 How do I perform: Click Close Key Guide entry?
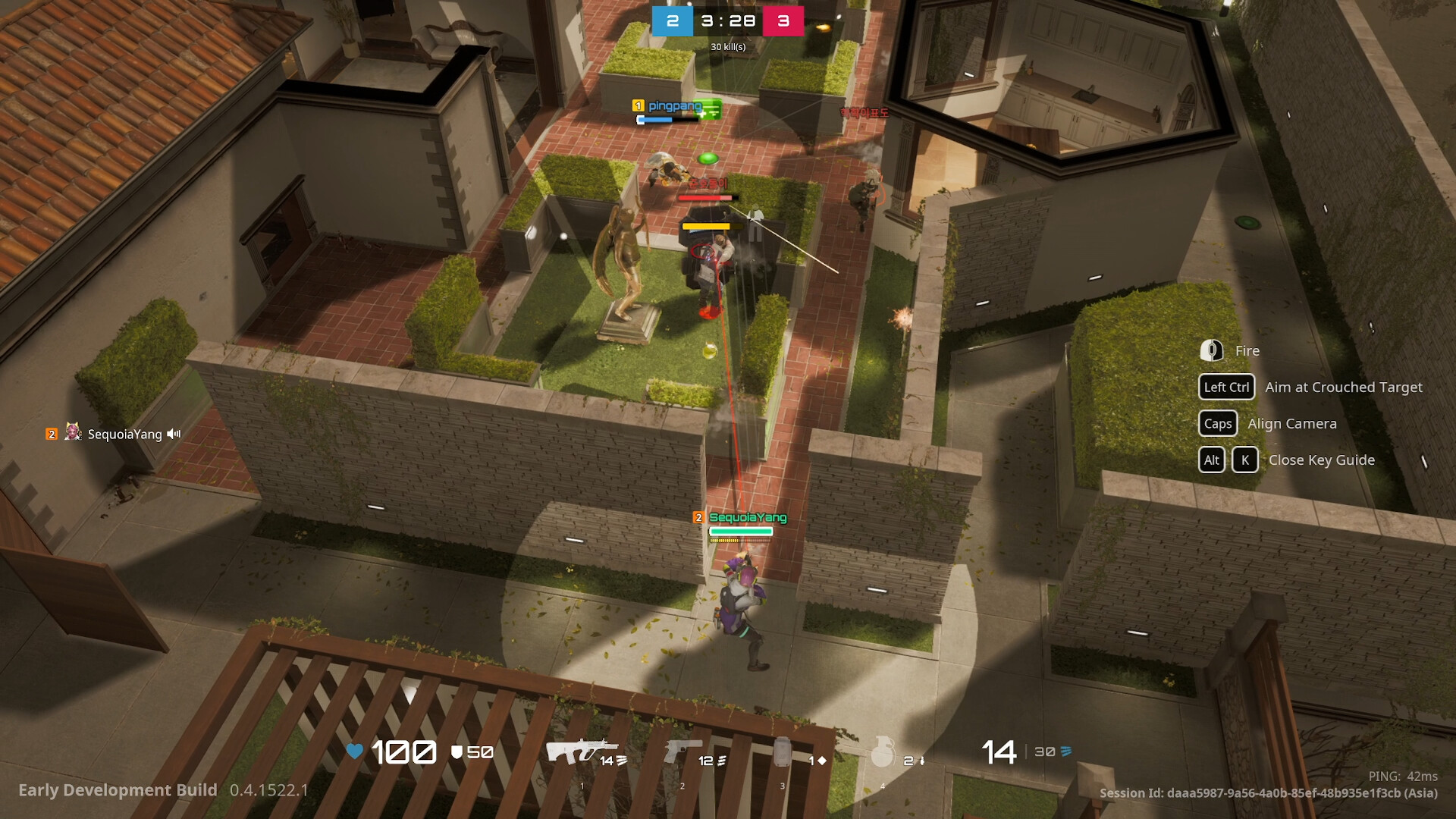click(1322, 460)
